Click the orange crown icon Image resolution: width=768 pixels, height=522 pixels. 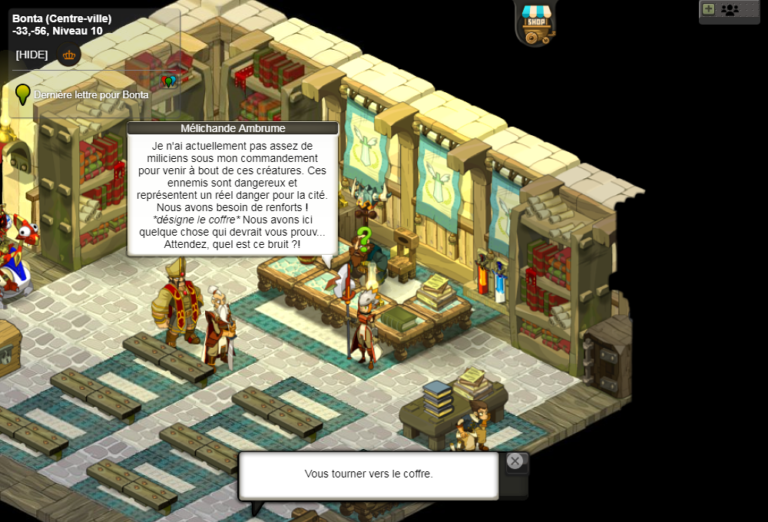tap(69, 55)
